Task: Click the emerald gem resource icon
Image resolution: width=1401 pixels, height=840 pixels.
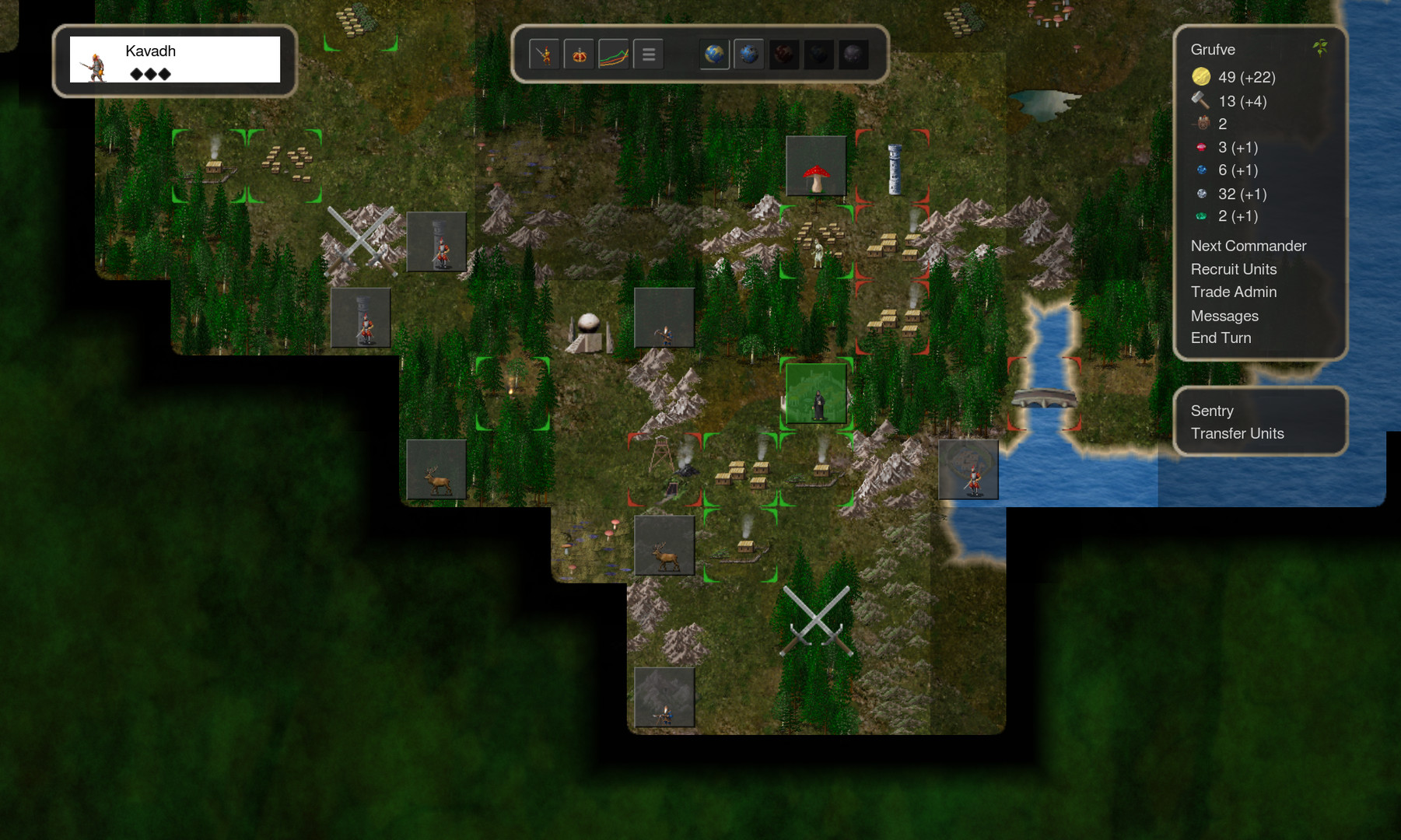Action: click(x=1203, y=217)
